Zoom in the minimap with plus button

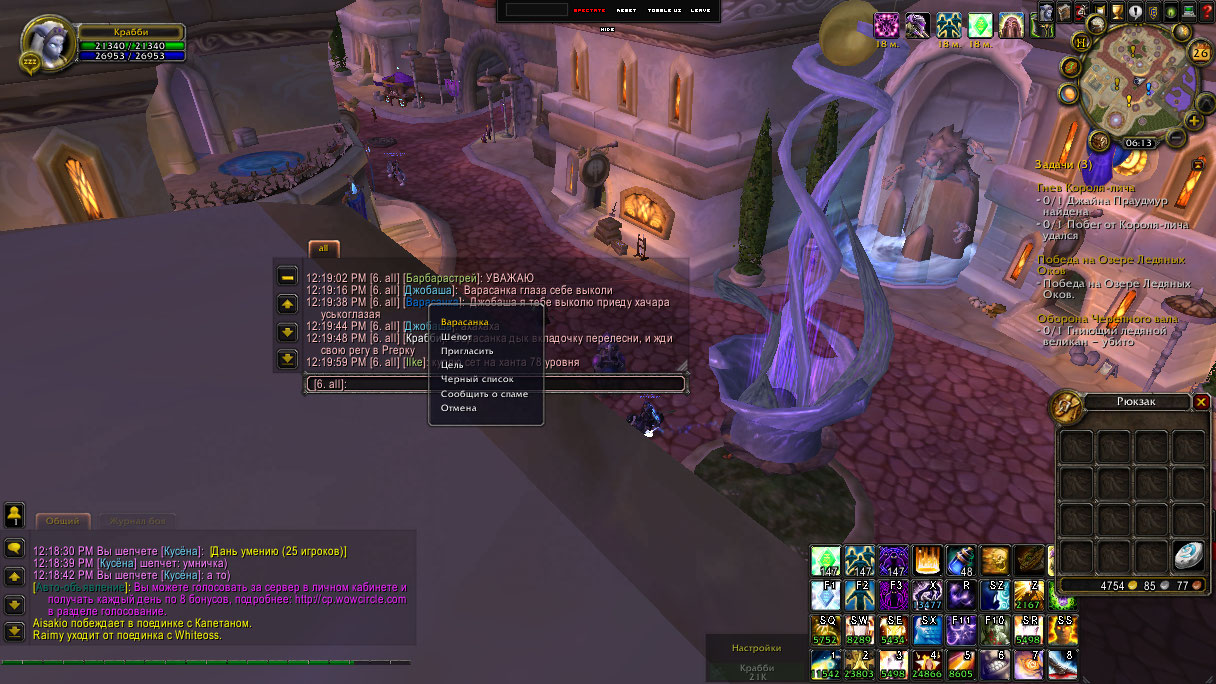point(1194,121)
